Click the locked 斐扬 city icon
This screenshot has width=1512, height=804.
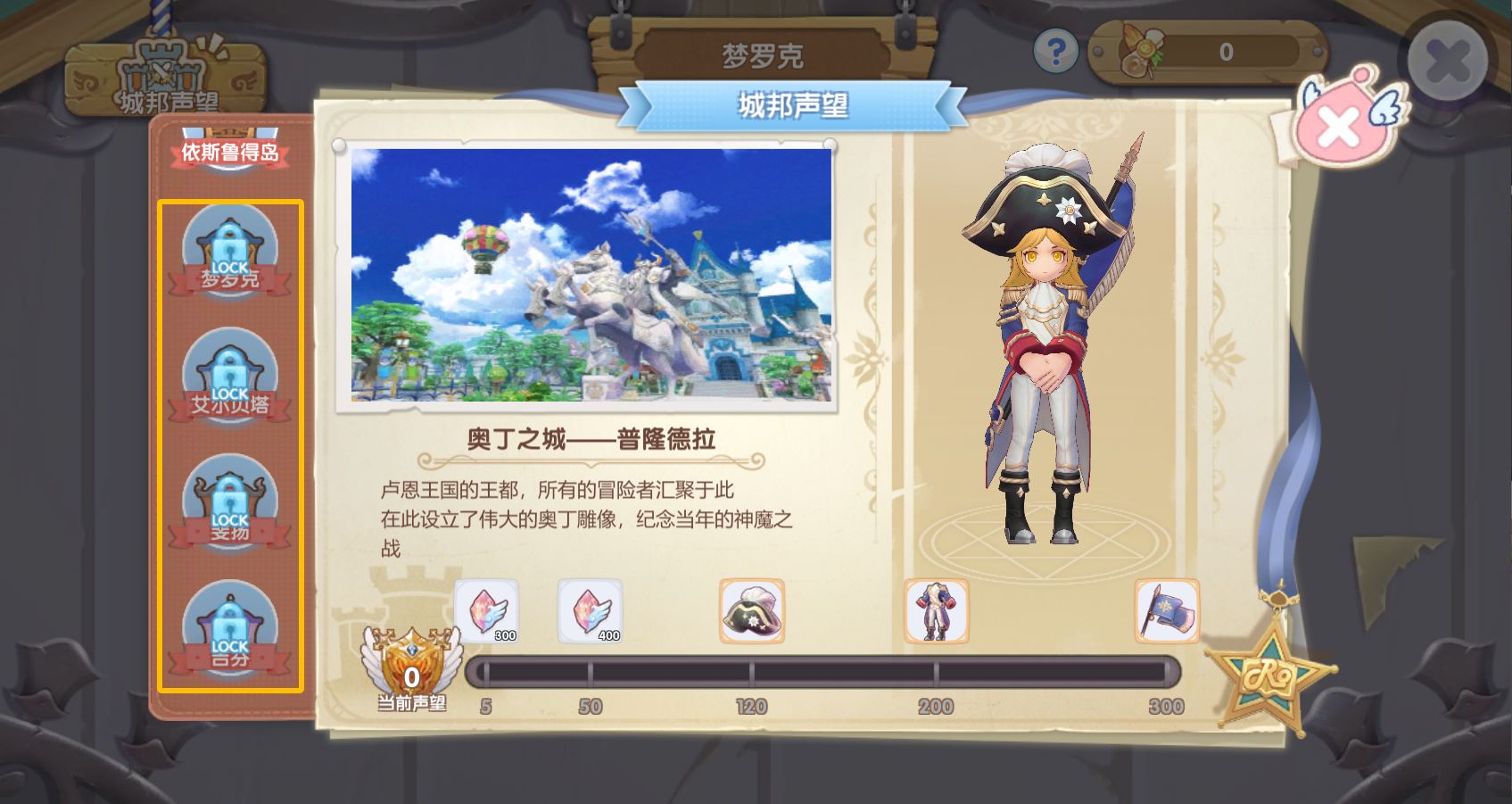(x=230, y=503)
